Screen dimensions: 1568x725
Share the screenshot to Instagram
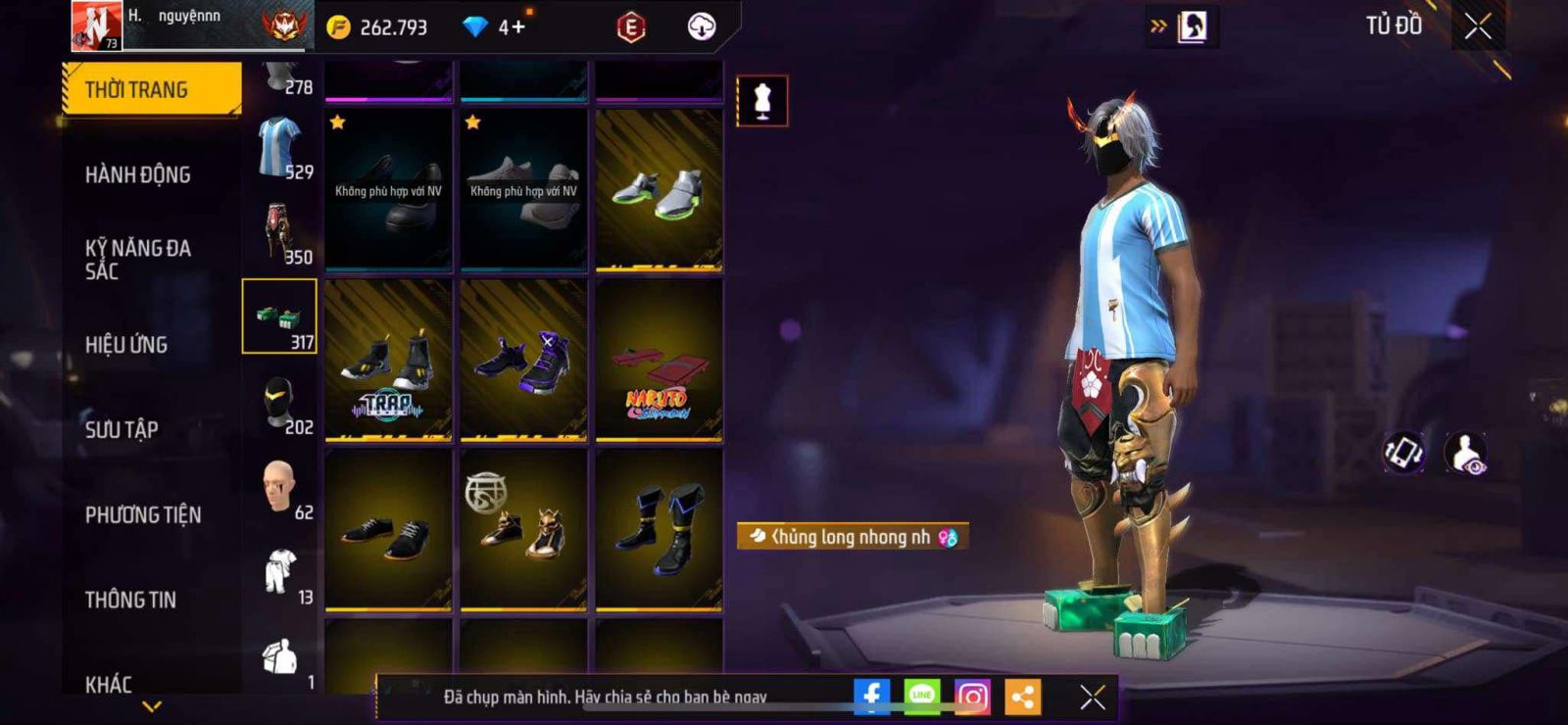tap(972, 697)
